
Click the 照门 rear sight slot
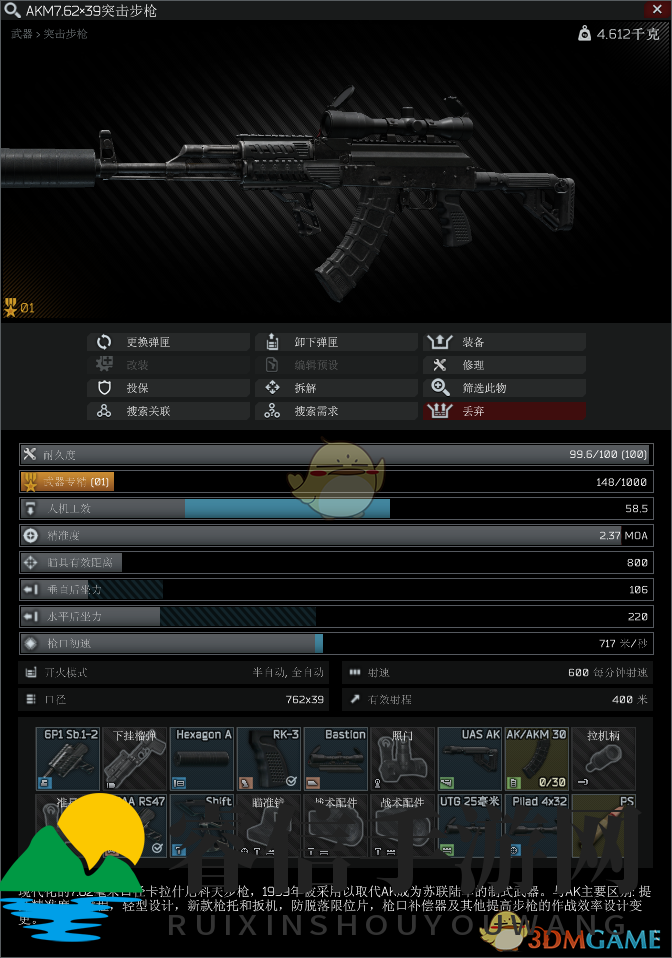coord(403,758)
